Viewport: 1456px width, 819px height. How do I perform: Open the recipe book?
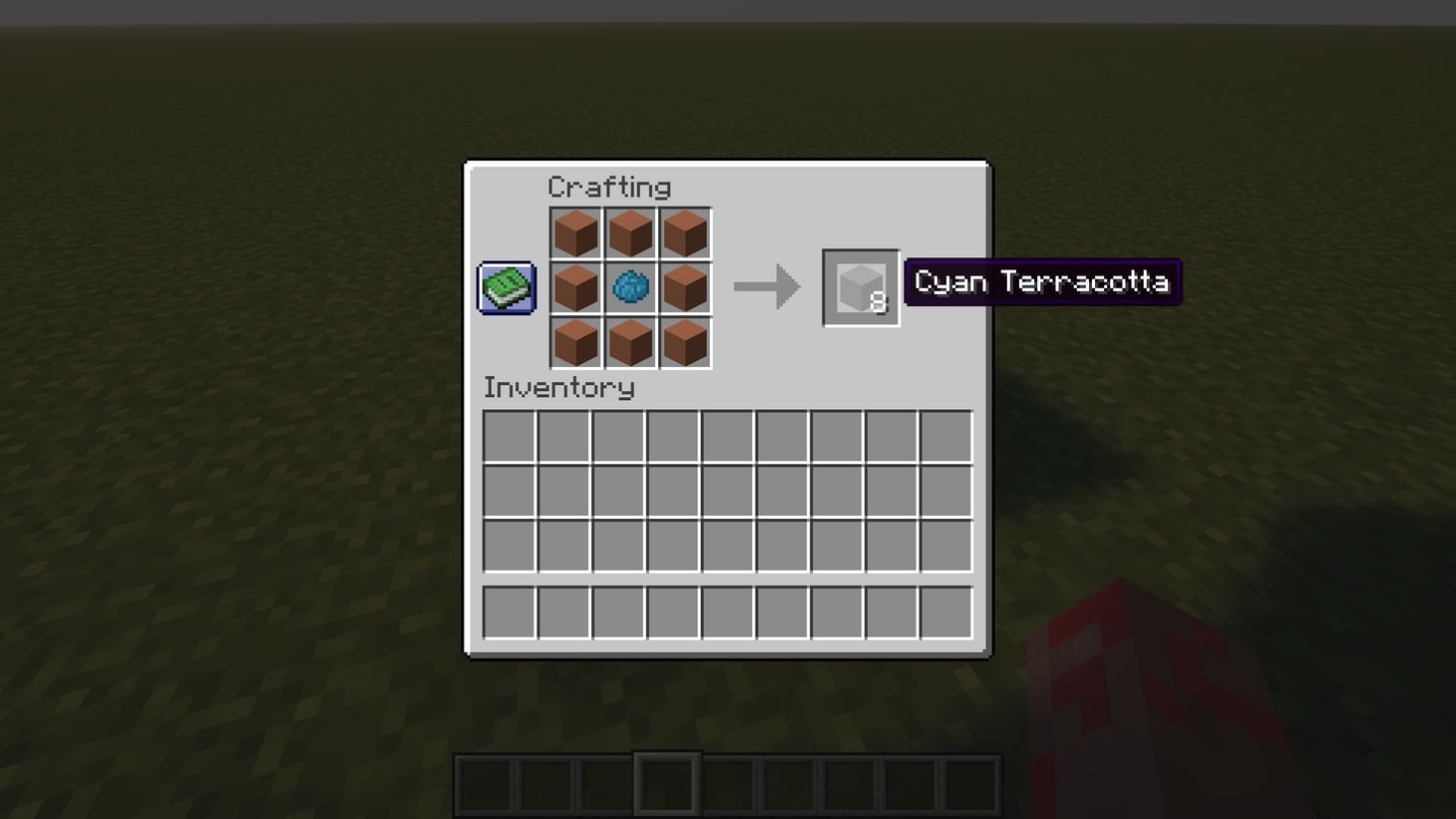tap(505, 286)
